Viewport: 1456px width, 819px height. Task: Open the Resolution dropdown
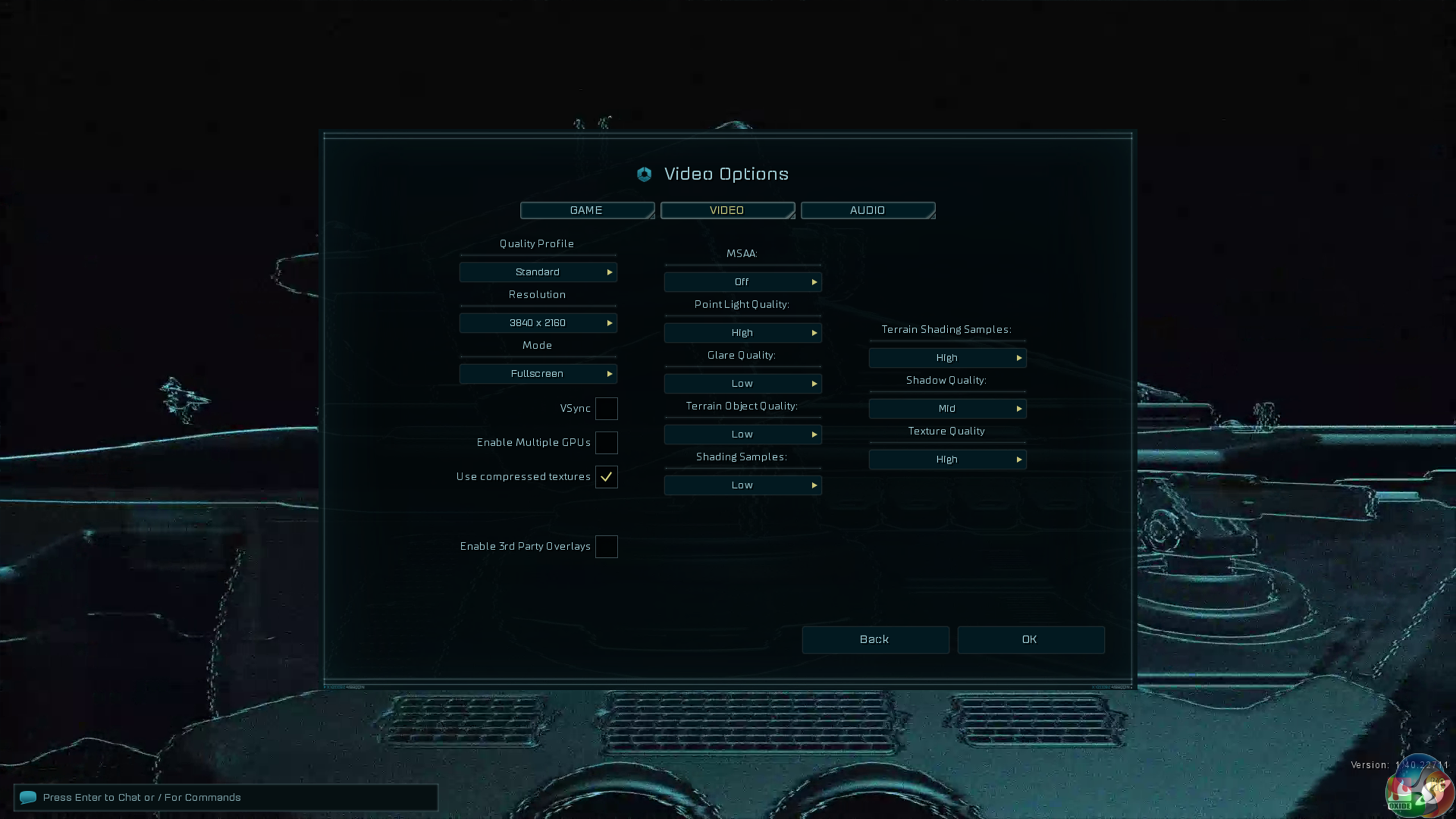[x=538, y=322]
